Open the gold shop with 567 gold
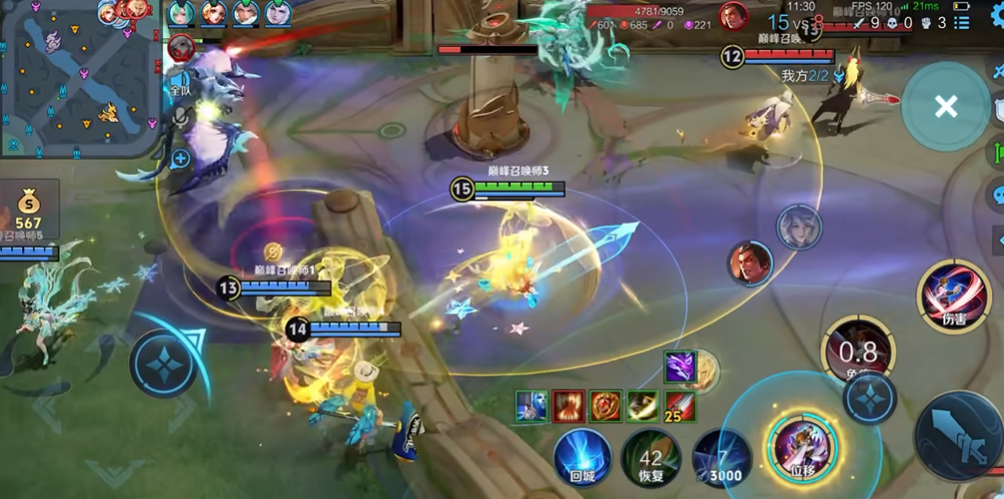 (x=29, y=212)
